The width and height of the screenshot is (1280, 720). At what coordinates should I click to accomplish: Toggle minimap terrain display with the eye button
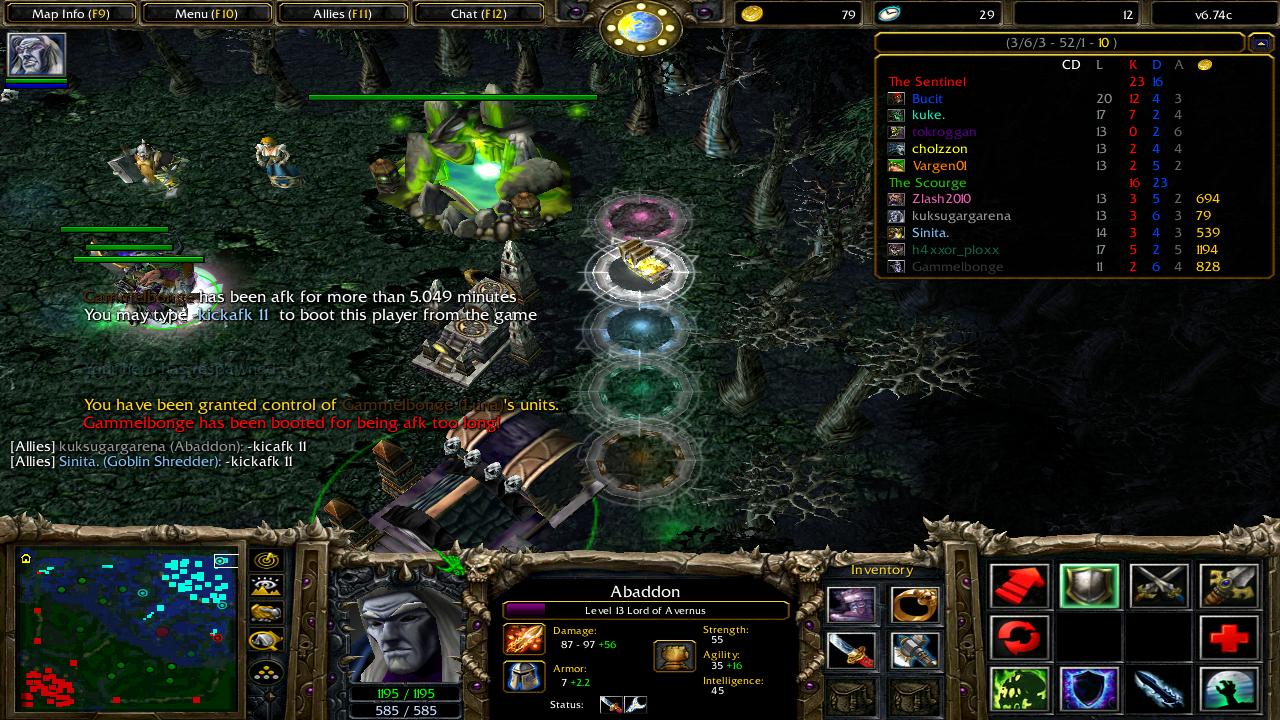point(267,587)
